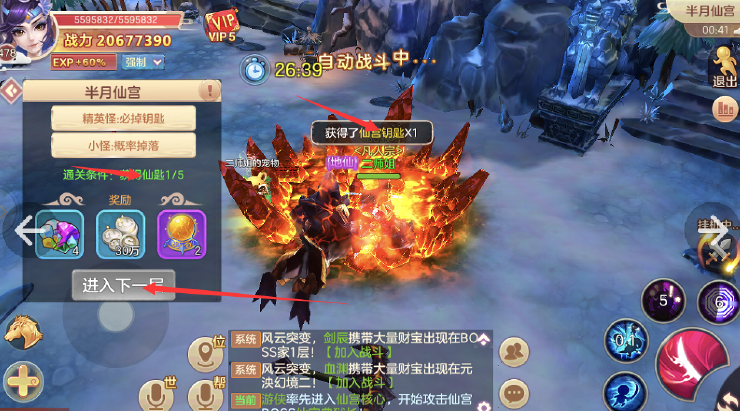Select the gem pile reward icon
Viewport: 740px width, 411px height.
pyautogui.click(x=59, y=233)
